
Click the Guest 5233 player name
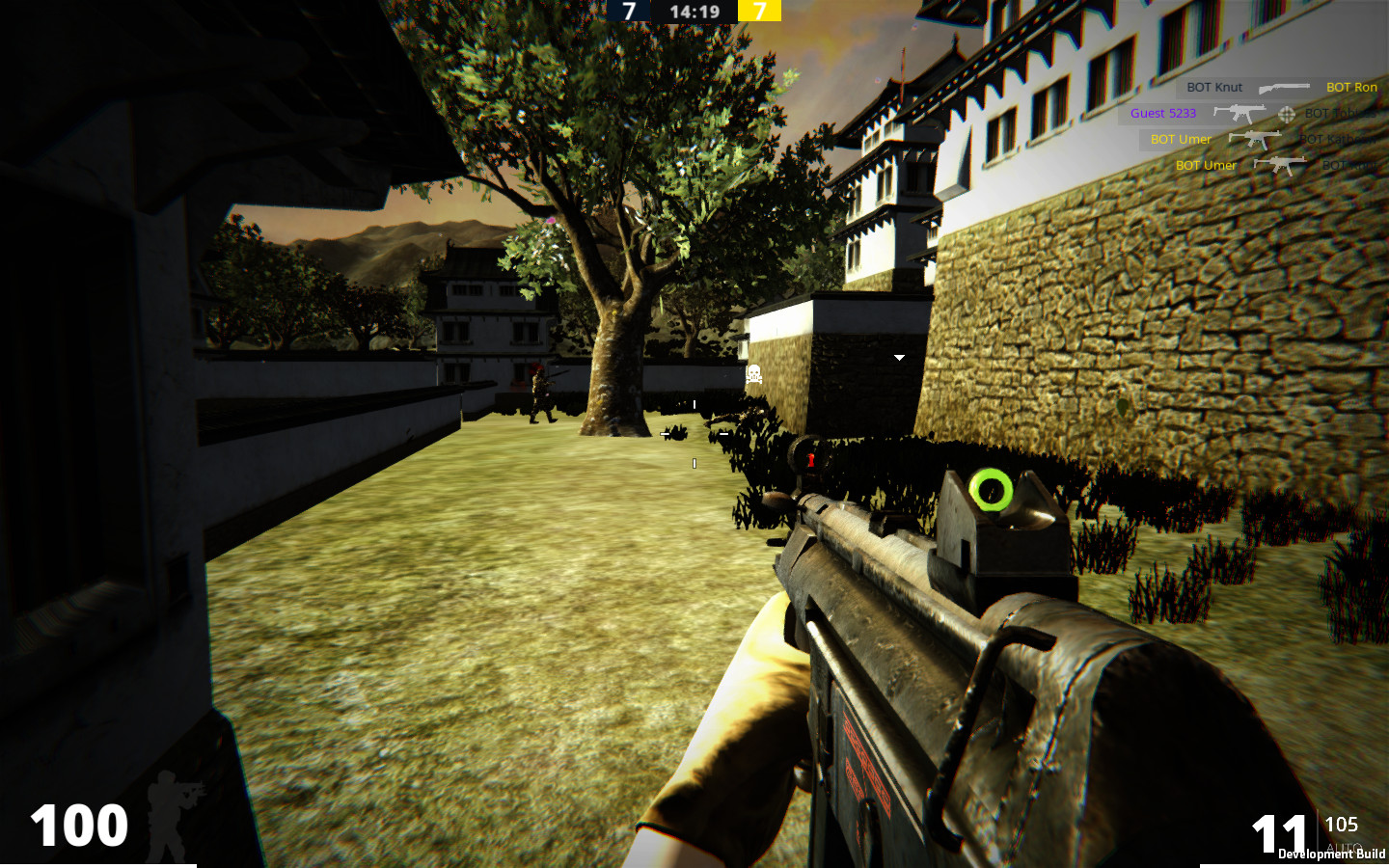coord(1163,114)
